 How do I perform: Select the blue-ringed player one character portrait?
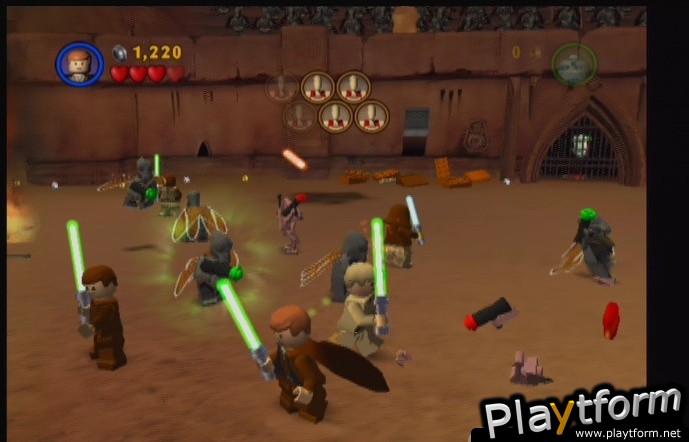[78, 64]
